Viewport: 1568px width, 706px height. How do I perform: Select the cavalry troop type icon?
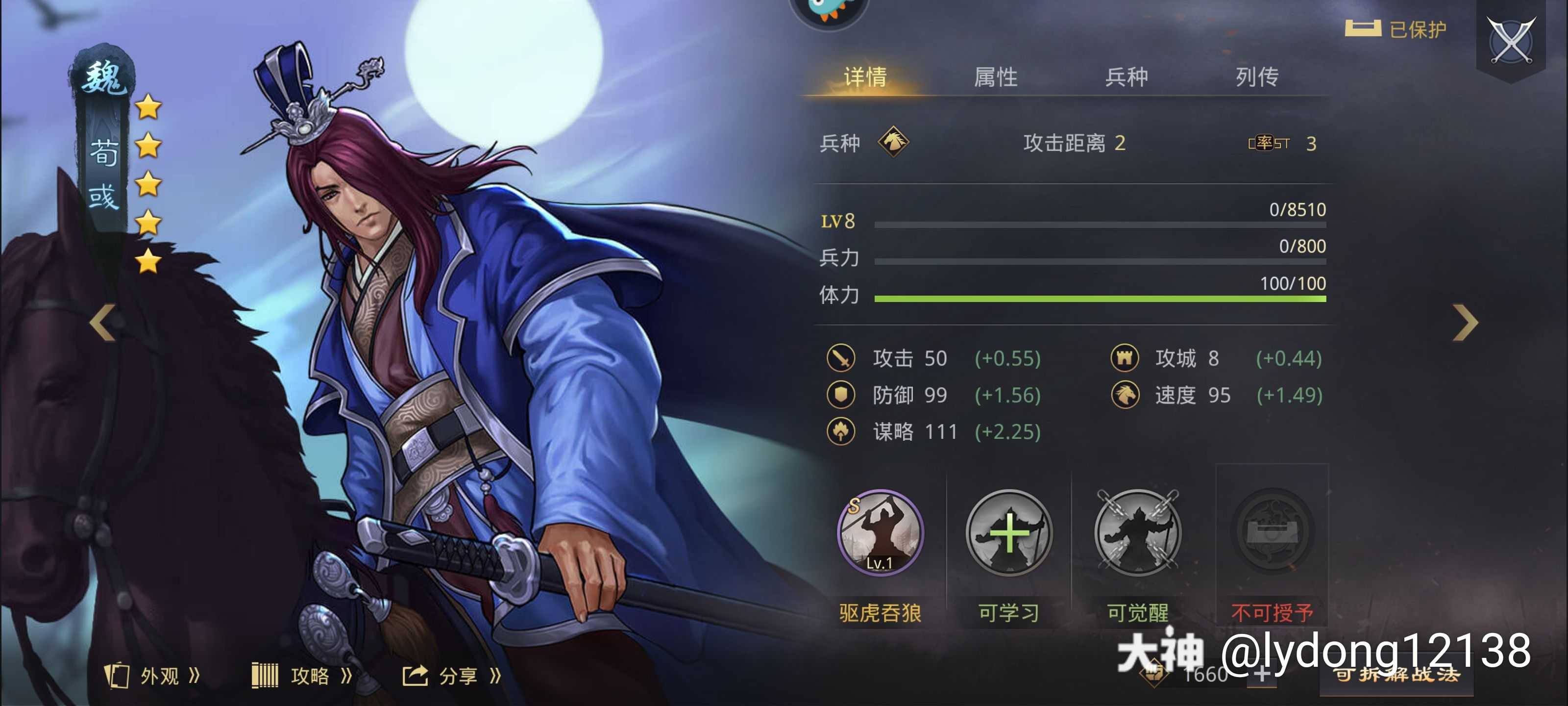[x=894, y=143]
